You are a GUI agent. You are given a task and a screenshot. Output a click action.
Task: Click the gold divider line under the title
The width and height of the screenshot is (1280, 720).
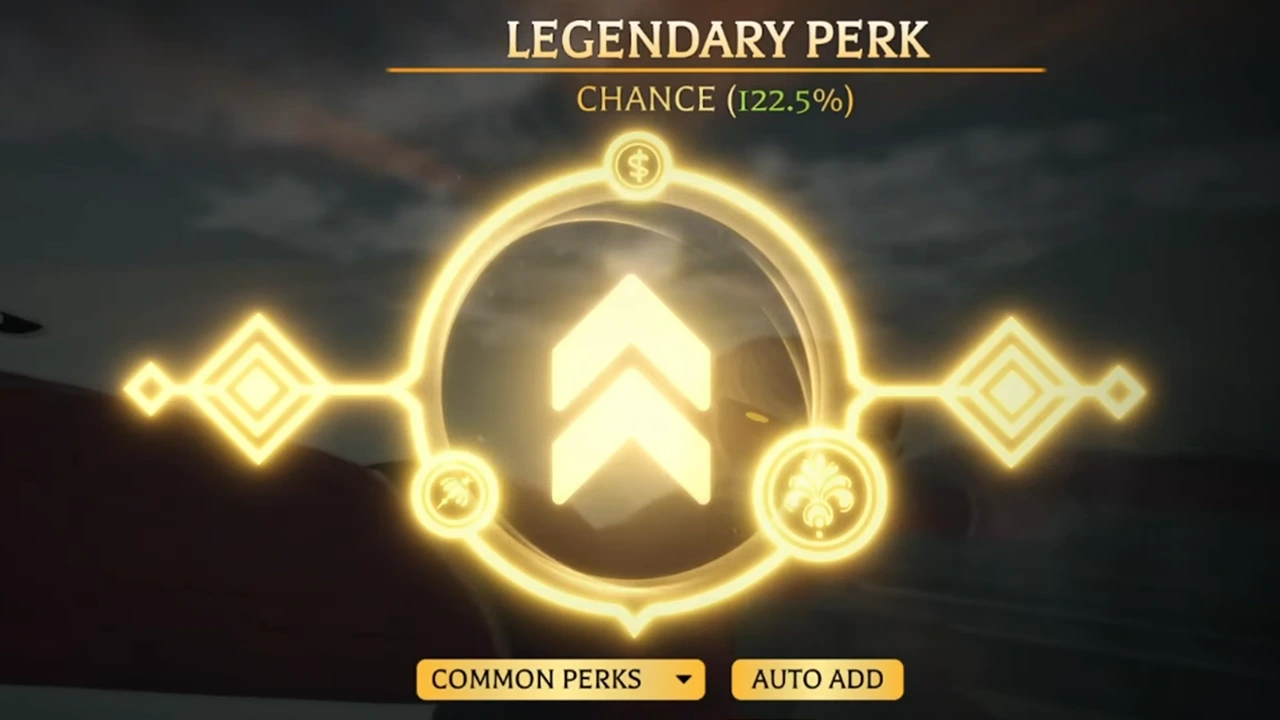[x=716, y=70]
